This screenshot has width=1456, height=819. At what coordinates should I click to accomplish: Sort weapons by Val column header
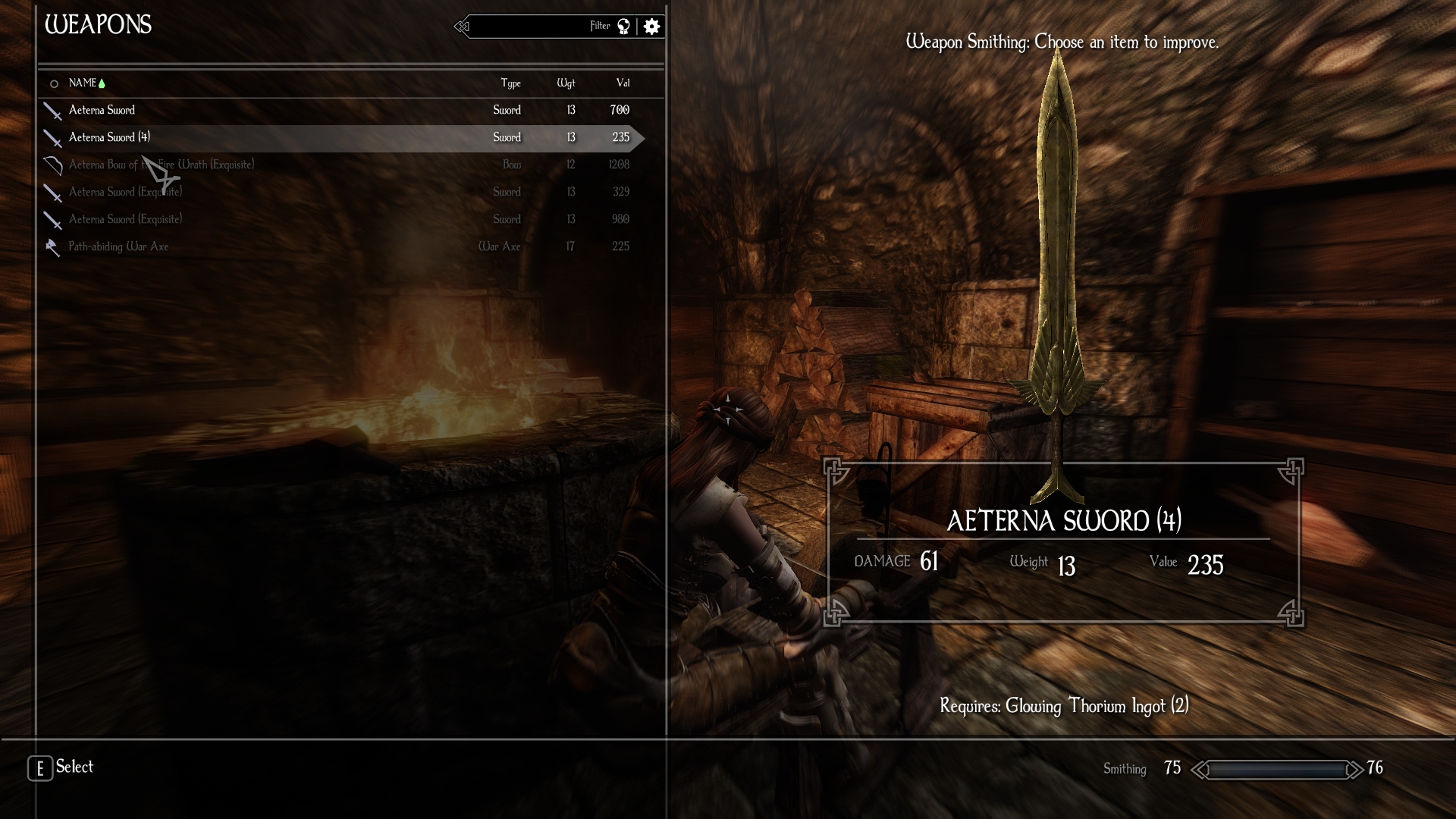pyautogui.click(x=623, y=83)
